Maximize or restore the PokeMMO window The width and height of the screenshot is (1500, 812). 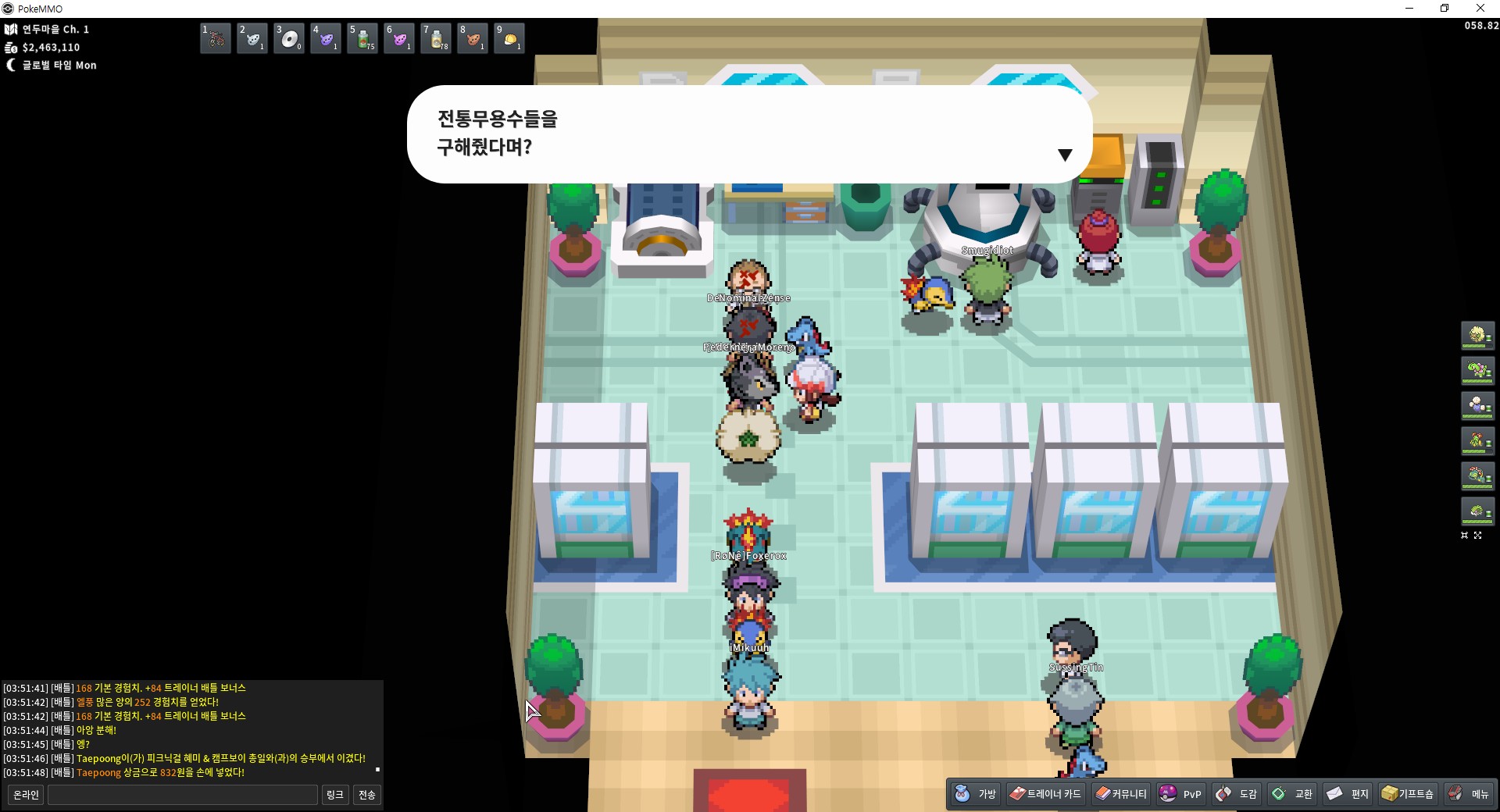click(1445, 9)
